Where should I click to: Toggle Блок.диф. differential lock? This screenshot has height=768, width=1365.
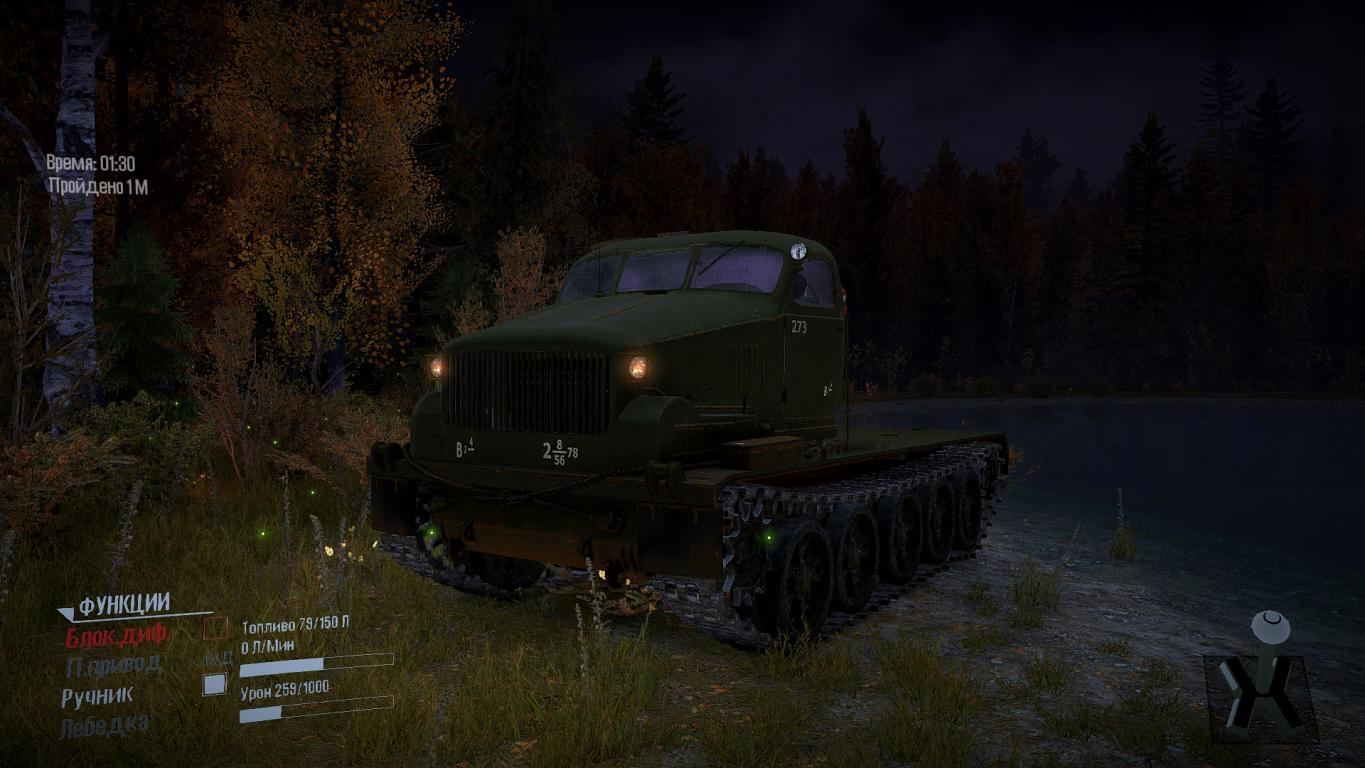(x=118, y=635)
